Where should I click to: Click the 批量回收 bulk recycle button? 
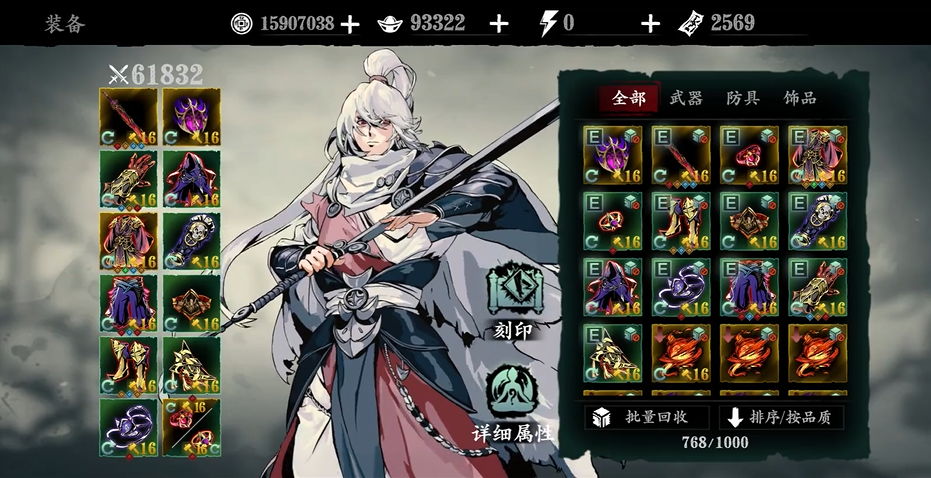pos(647,417)
